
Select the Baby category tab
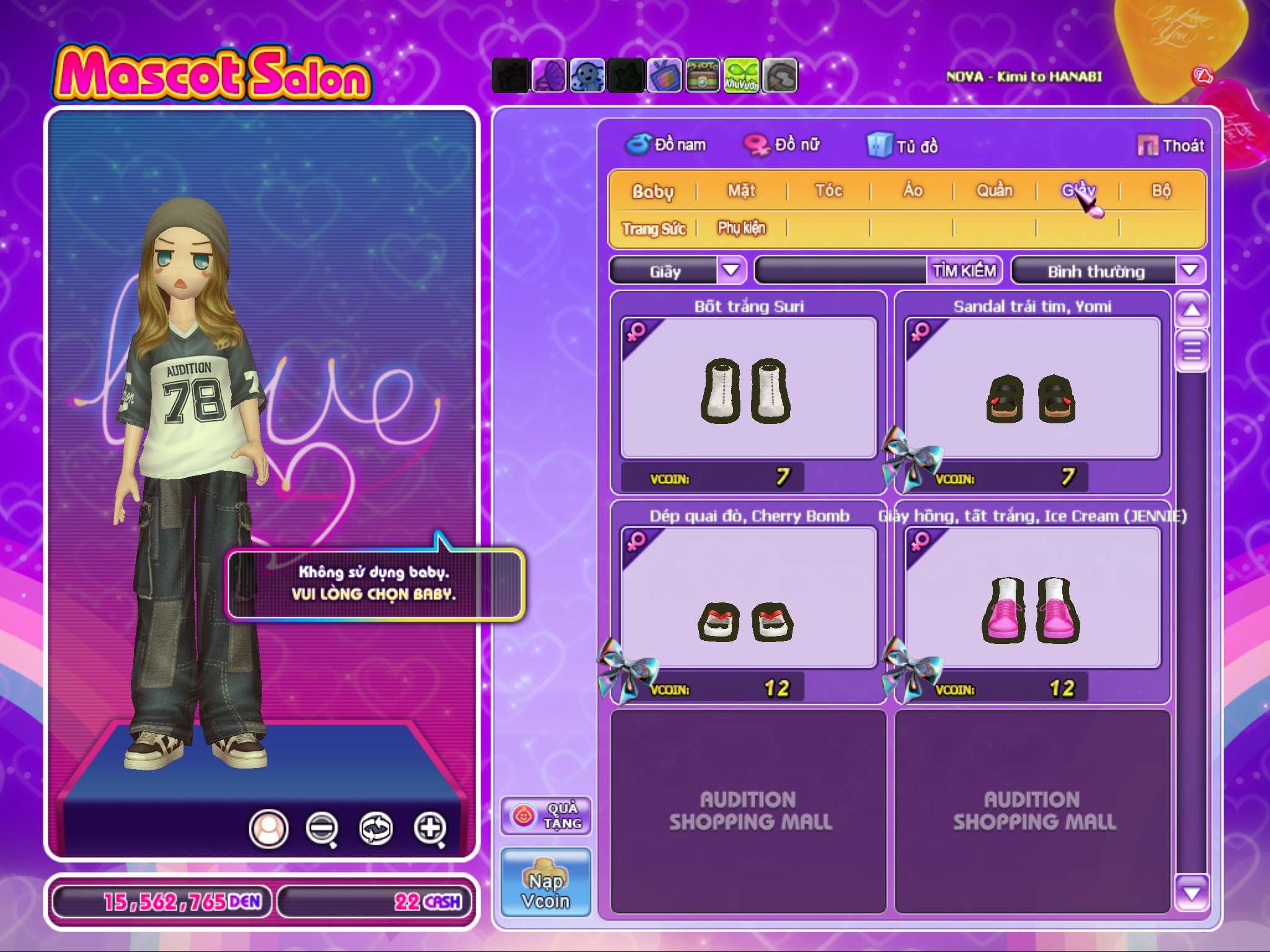652,192
